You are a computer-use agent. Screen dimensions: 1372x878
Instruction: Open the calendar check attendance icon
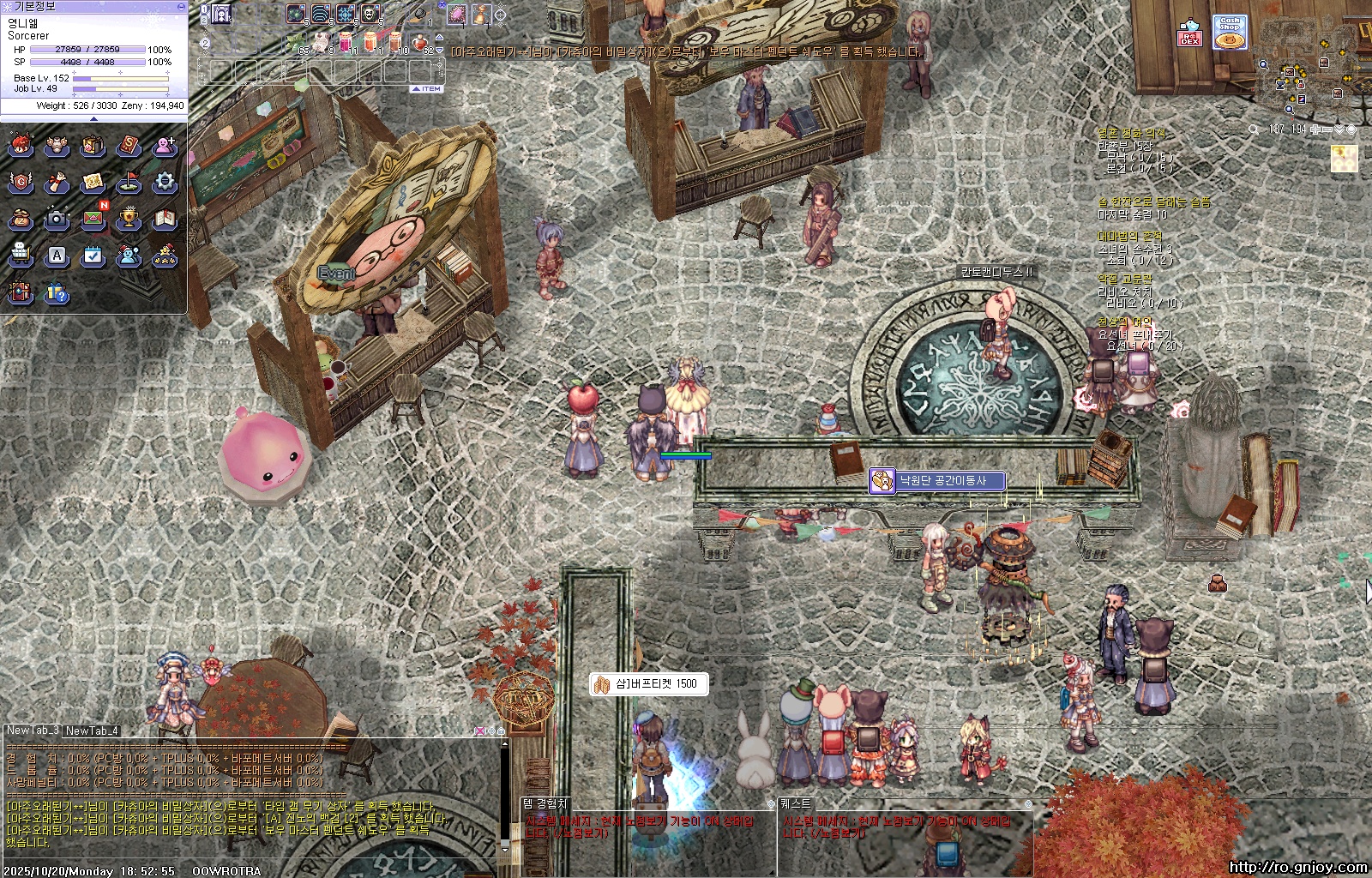pos(93,256)
